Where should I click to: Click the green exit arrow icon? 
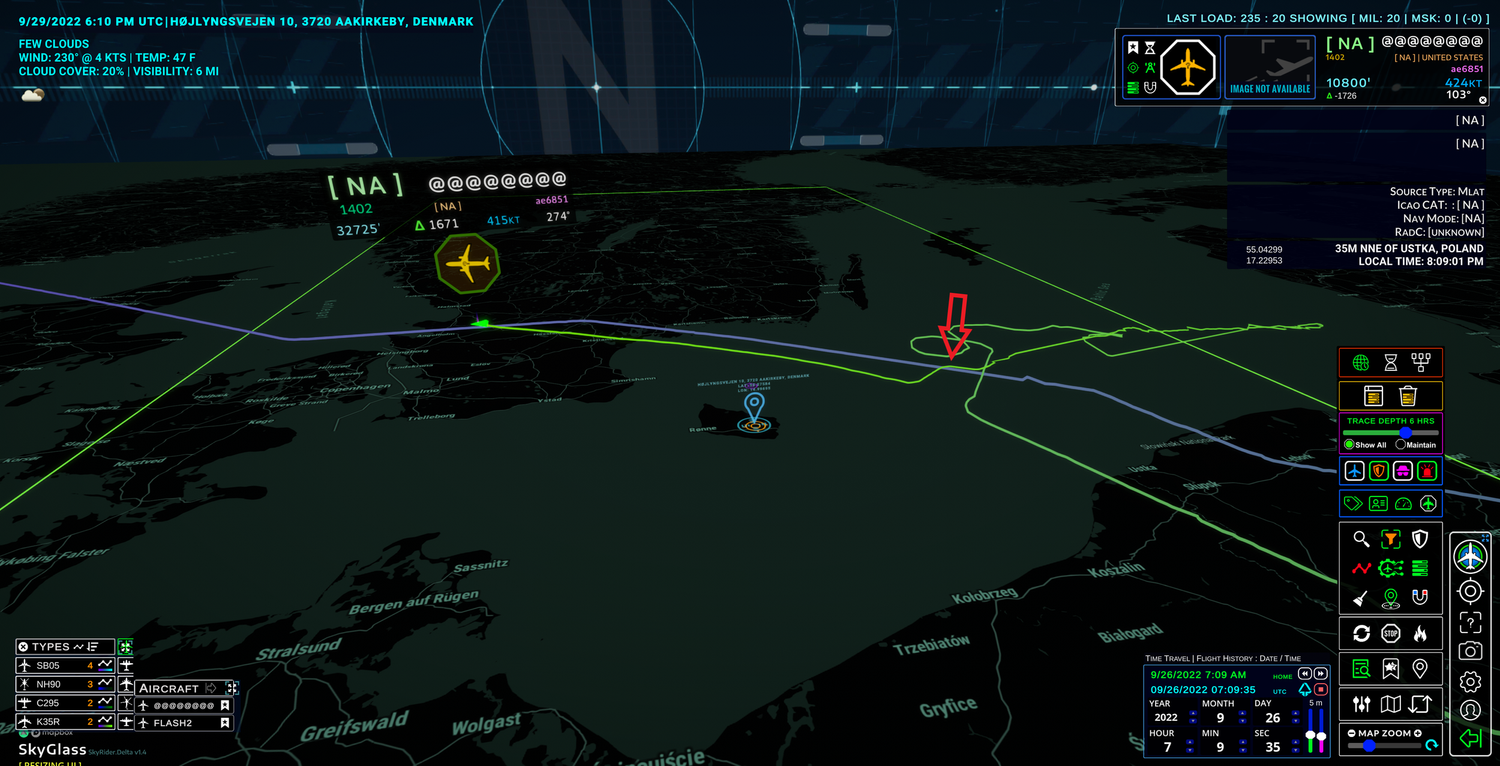(x=1470, y=739)
